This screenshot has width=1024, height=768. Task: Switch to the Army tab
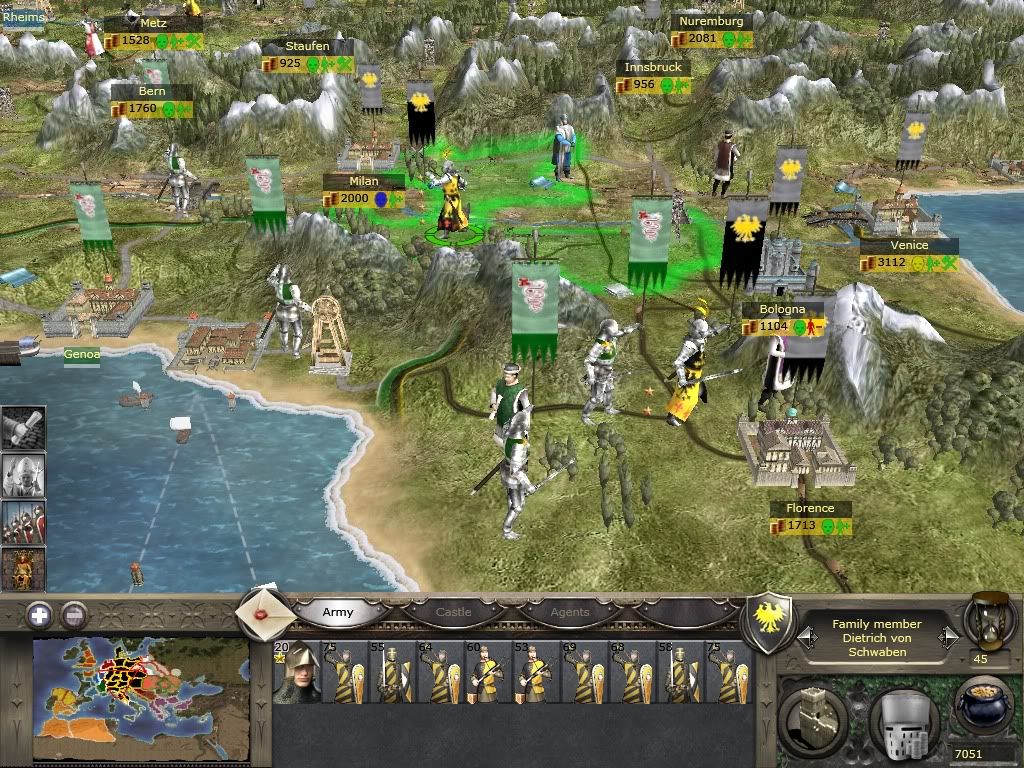click(338, 612)
